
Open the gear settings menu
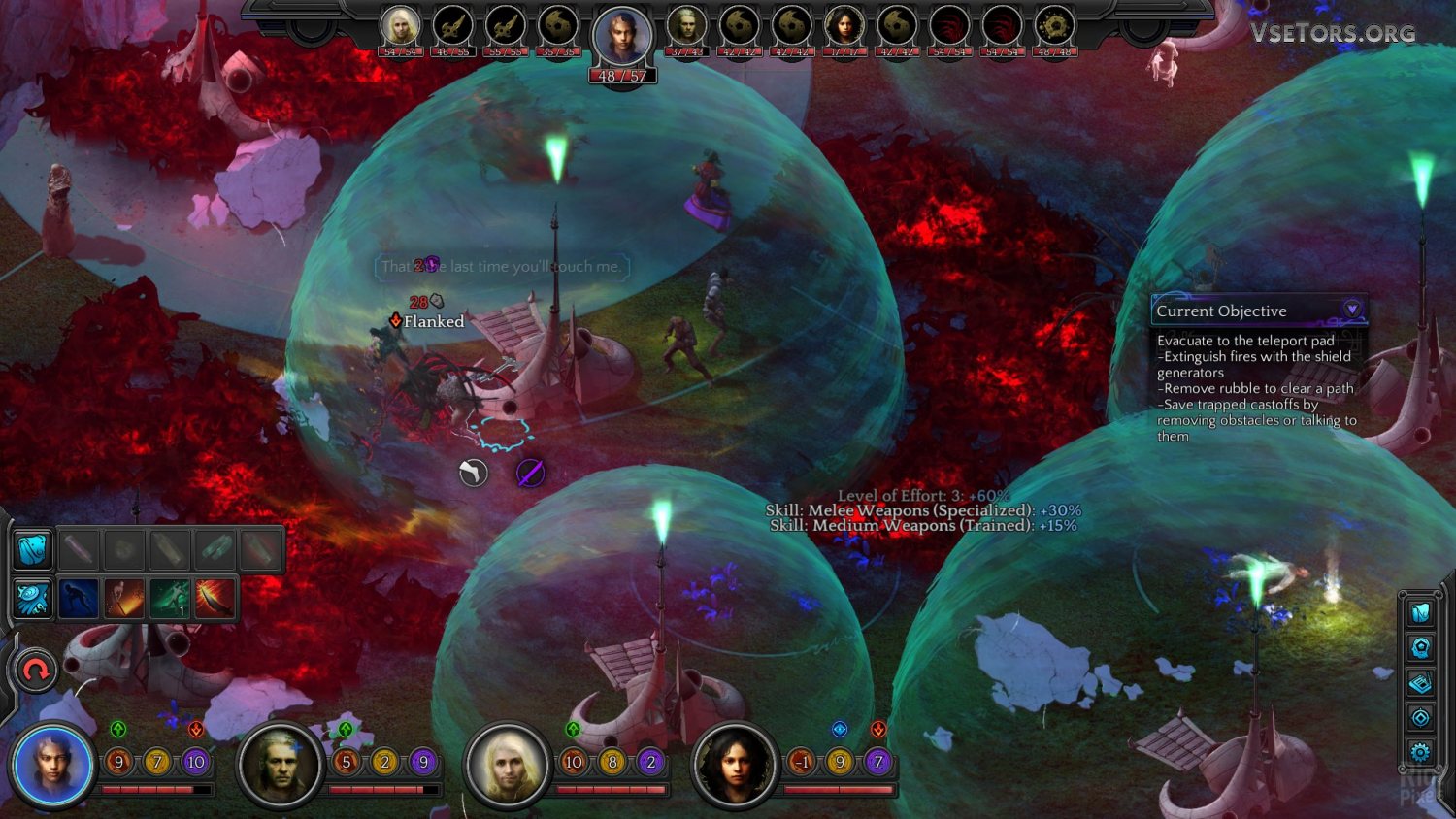click(1421, 752)
